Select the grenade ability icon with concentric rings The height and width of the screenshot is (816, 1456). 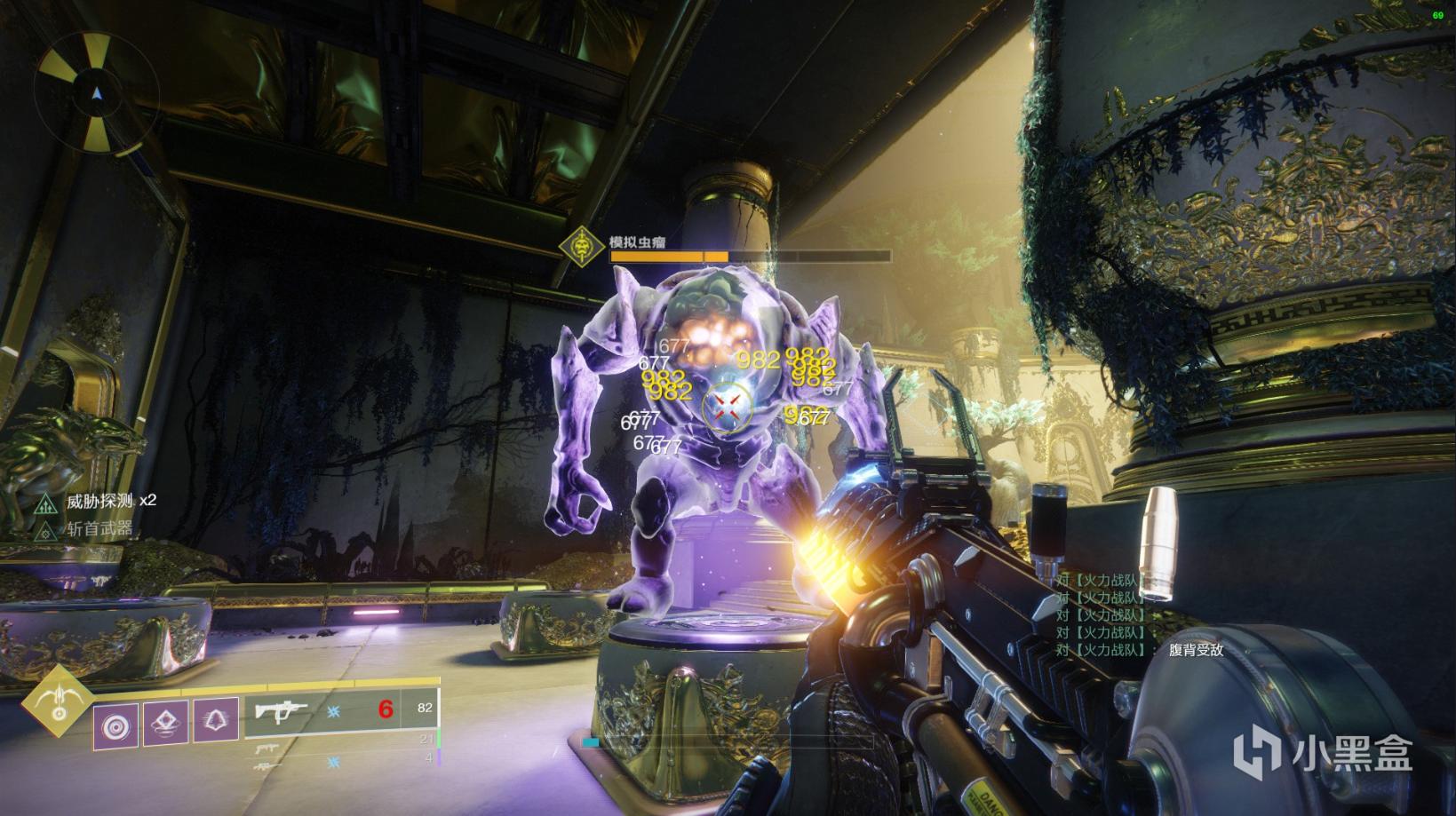click(x=115, y=725)
